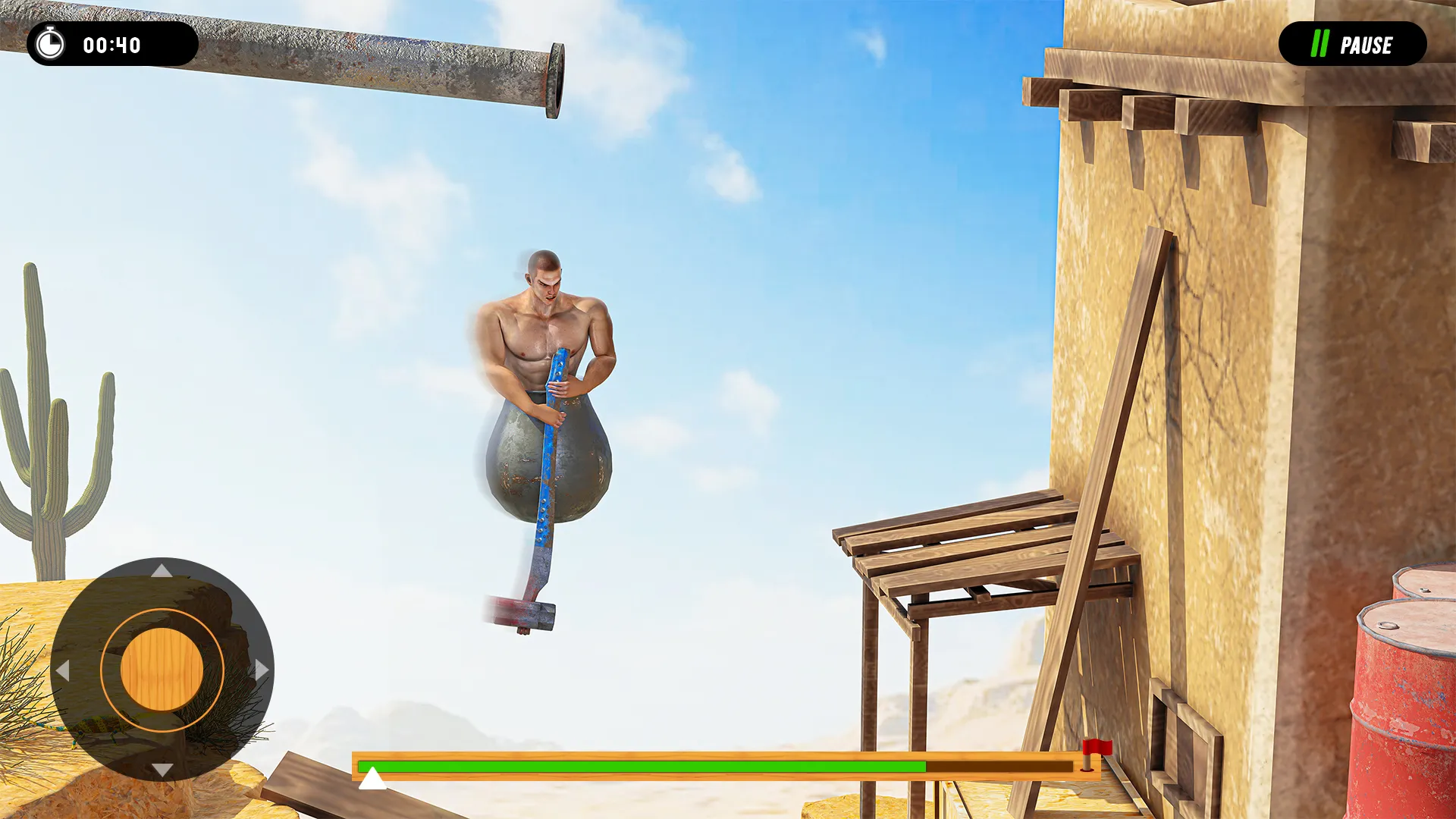Screen dimensions: 1456x819
Task: Click the green level progress slider
Action: coord(641,767)
